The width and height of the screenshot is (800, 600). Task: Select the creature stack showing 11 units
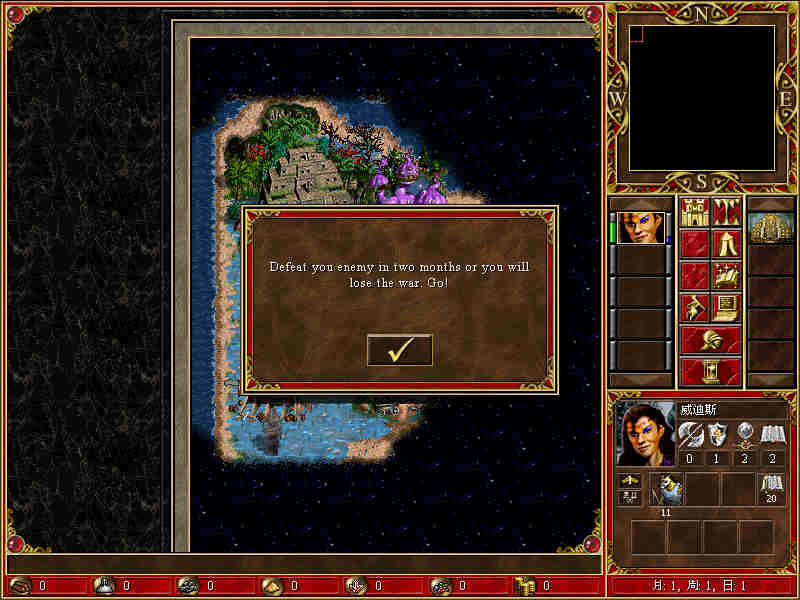point(667,490)
